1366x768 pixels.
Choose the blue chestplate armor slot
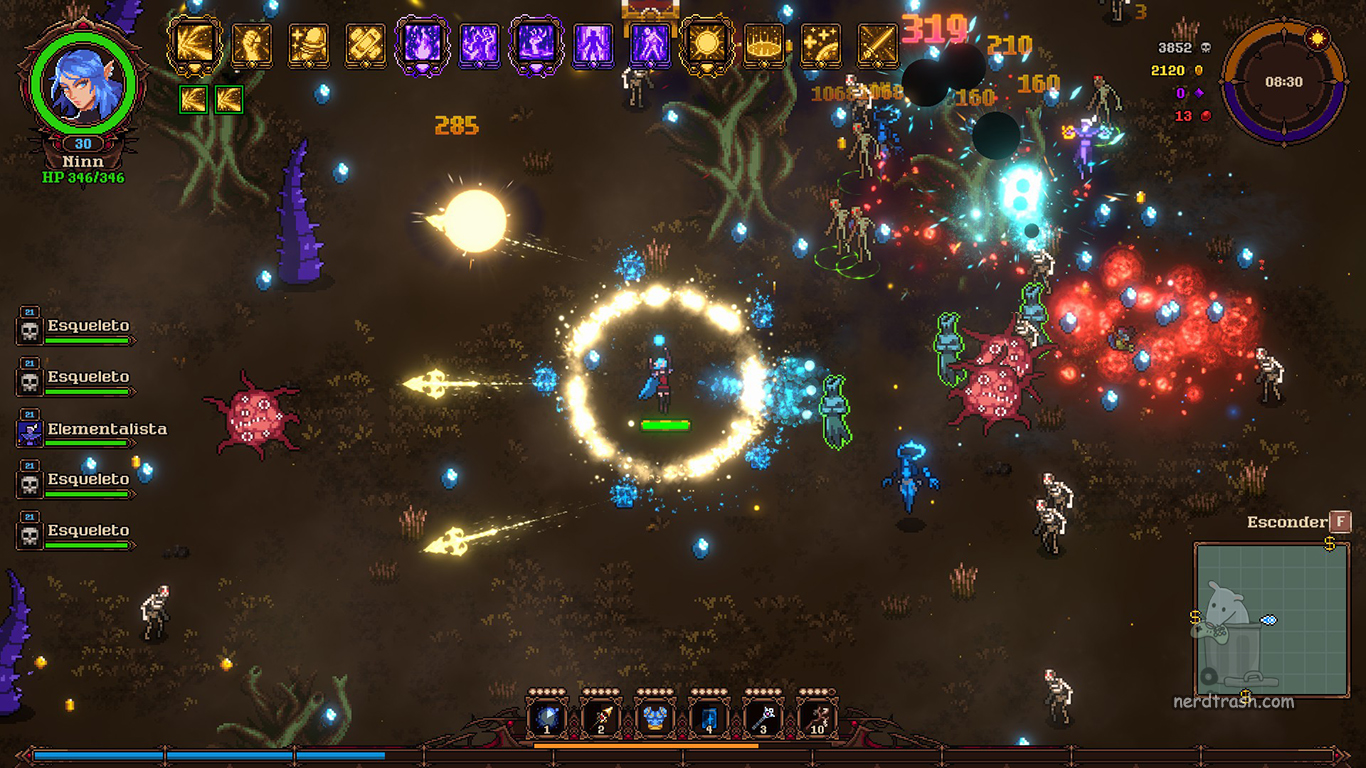(x=655, y=718)
